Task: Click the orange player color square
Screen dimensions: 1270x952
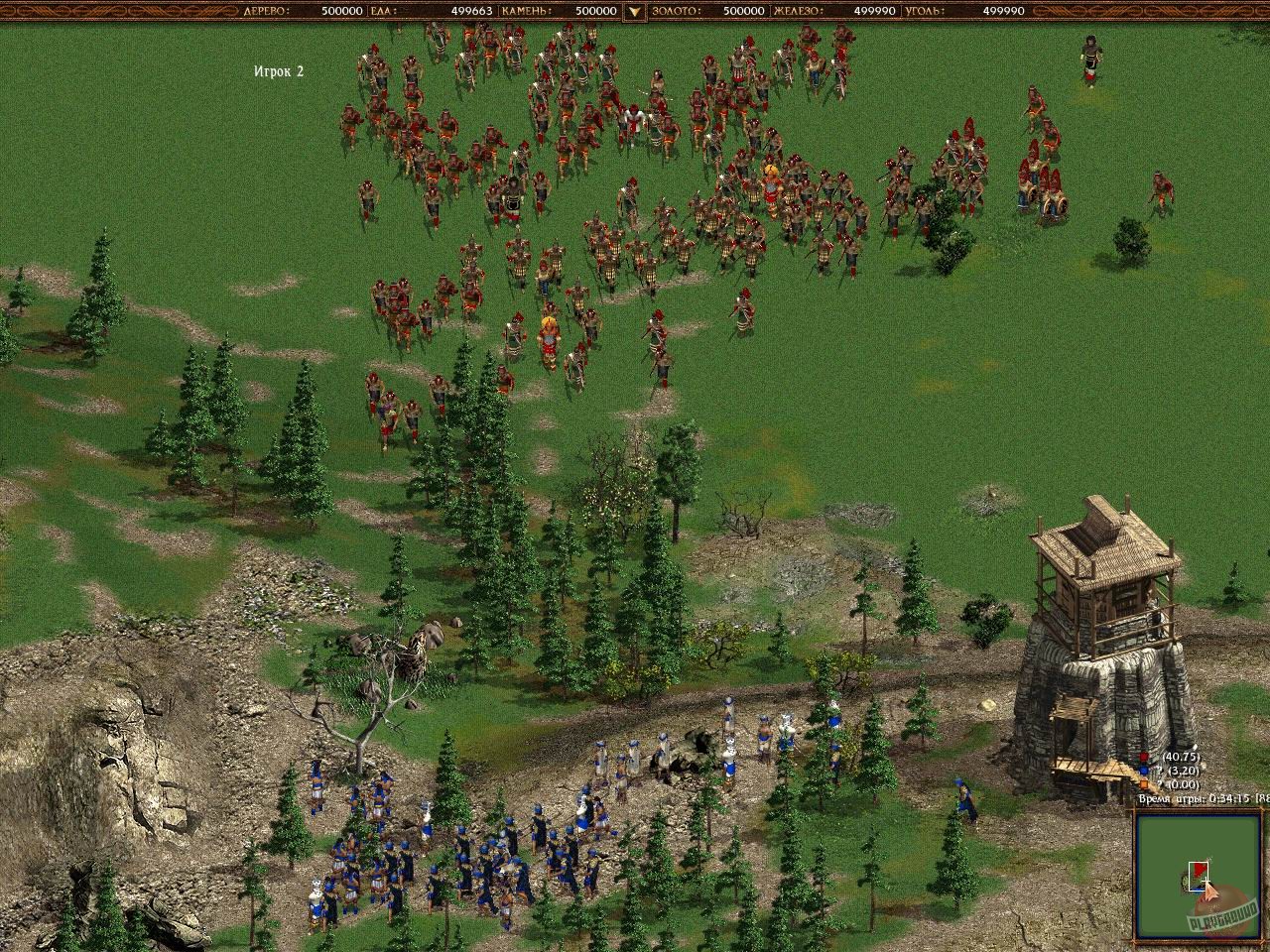Action: tap(1143, 781)
